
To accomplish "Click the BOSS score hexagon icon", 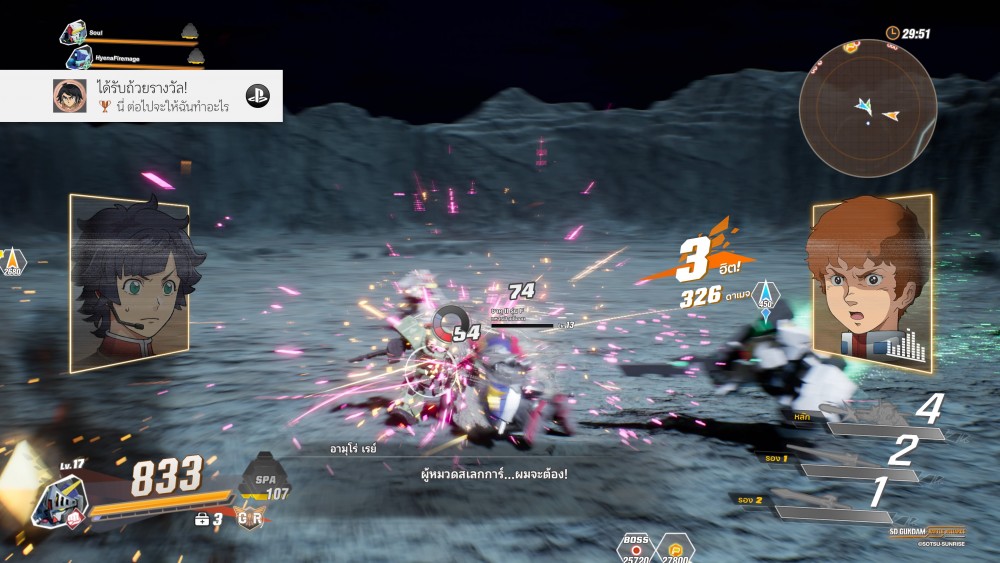I will pos(635,548).
